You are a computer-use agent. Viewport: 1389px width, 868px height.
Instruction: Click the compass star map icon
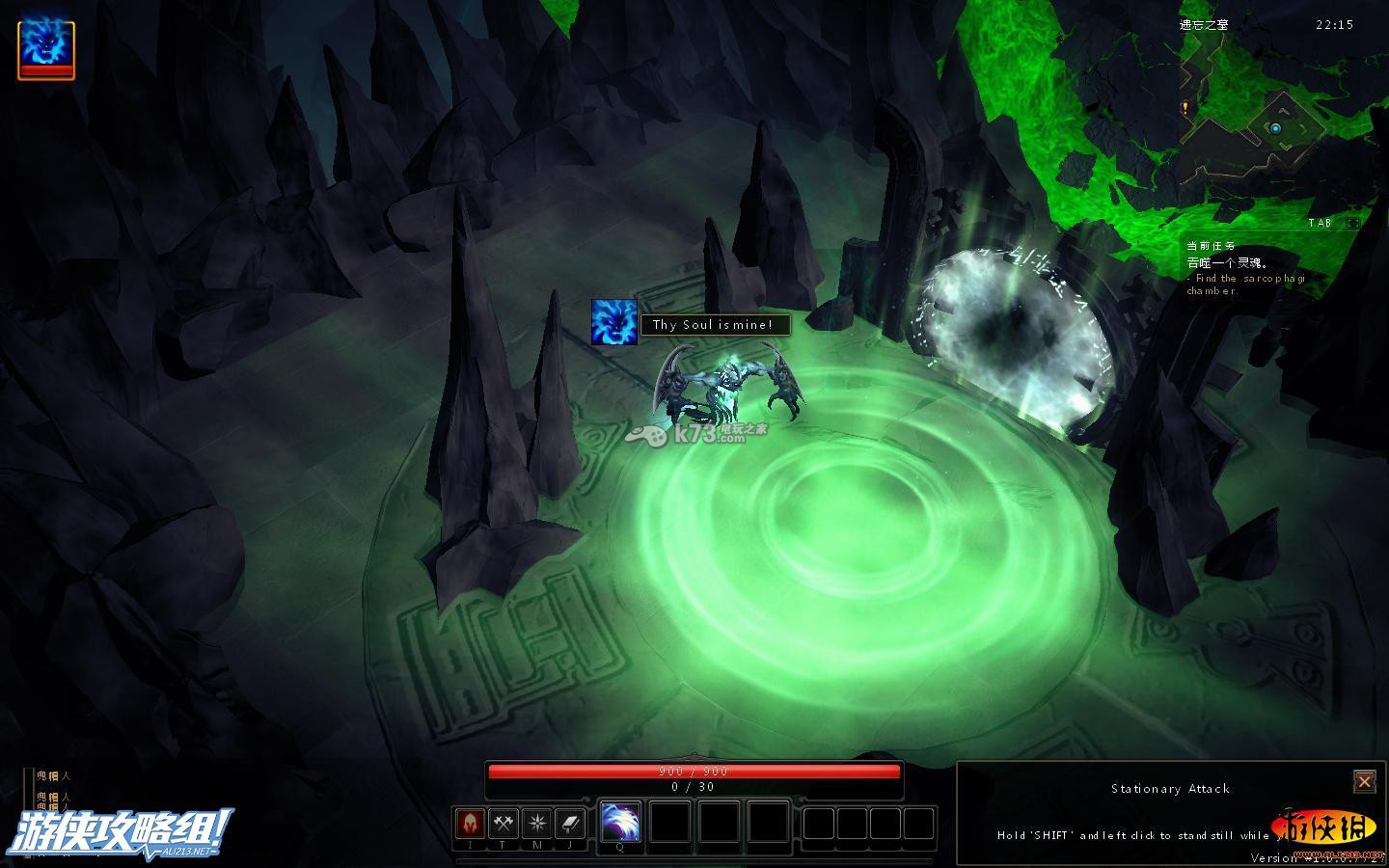[536, 824]
